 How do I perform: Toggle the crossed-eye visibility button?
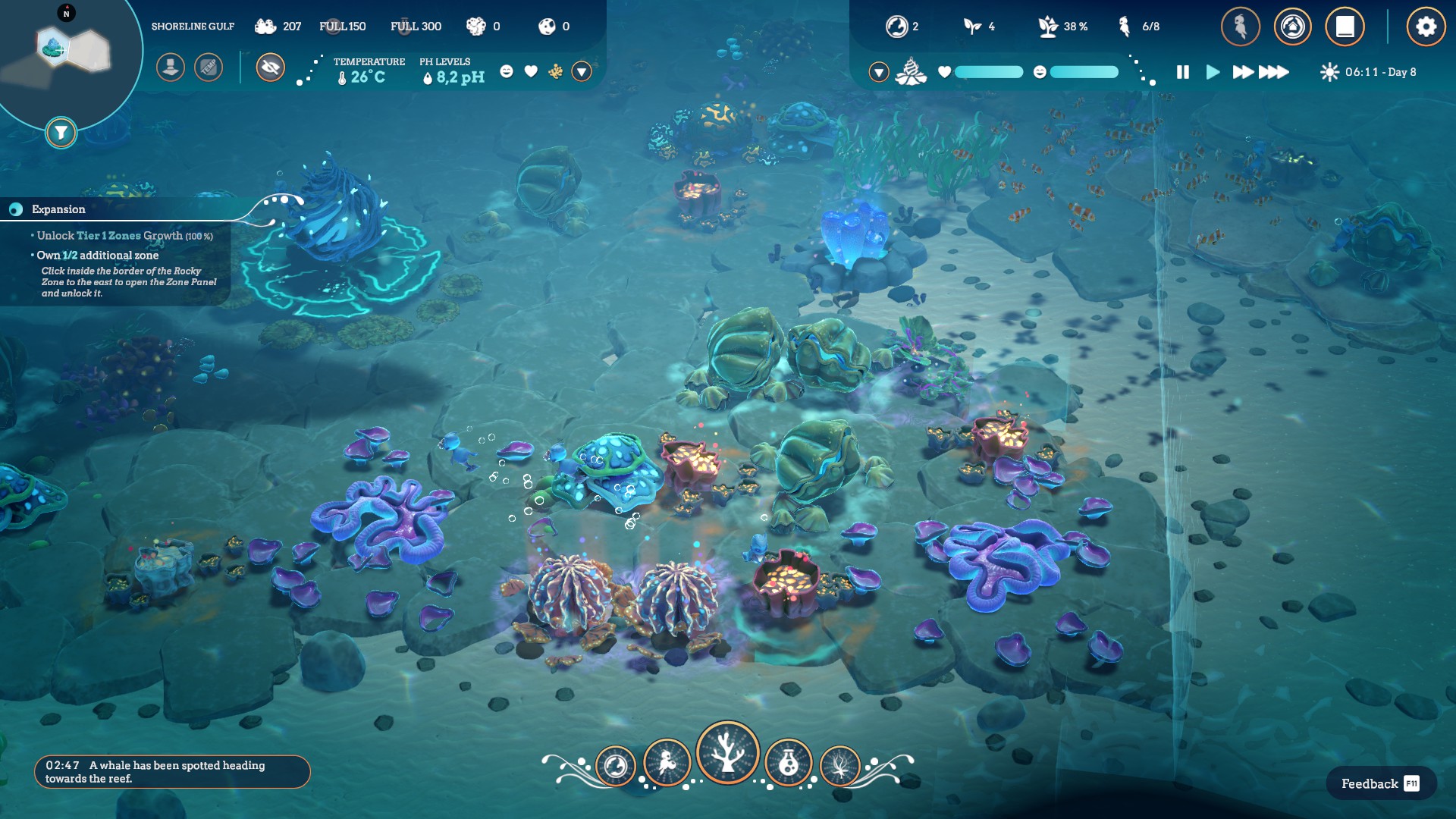[270, 67]
